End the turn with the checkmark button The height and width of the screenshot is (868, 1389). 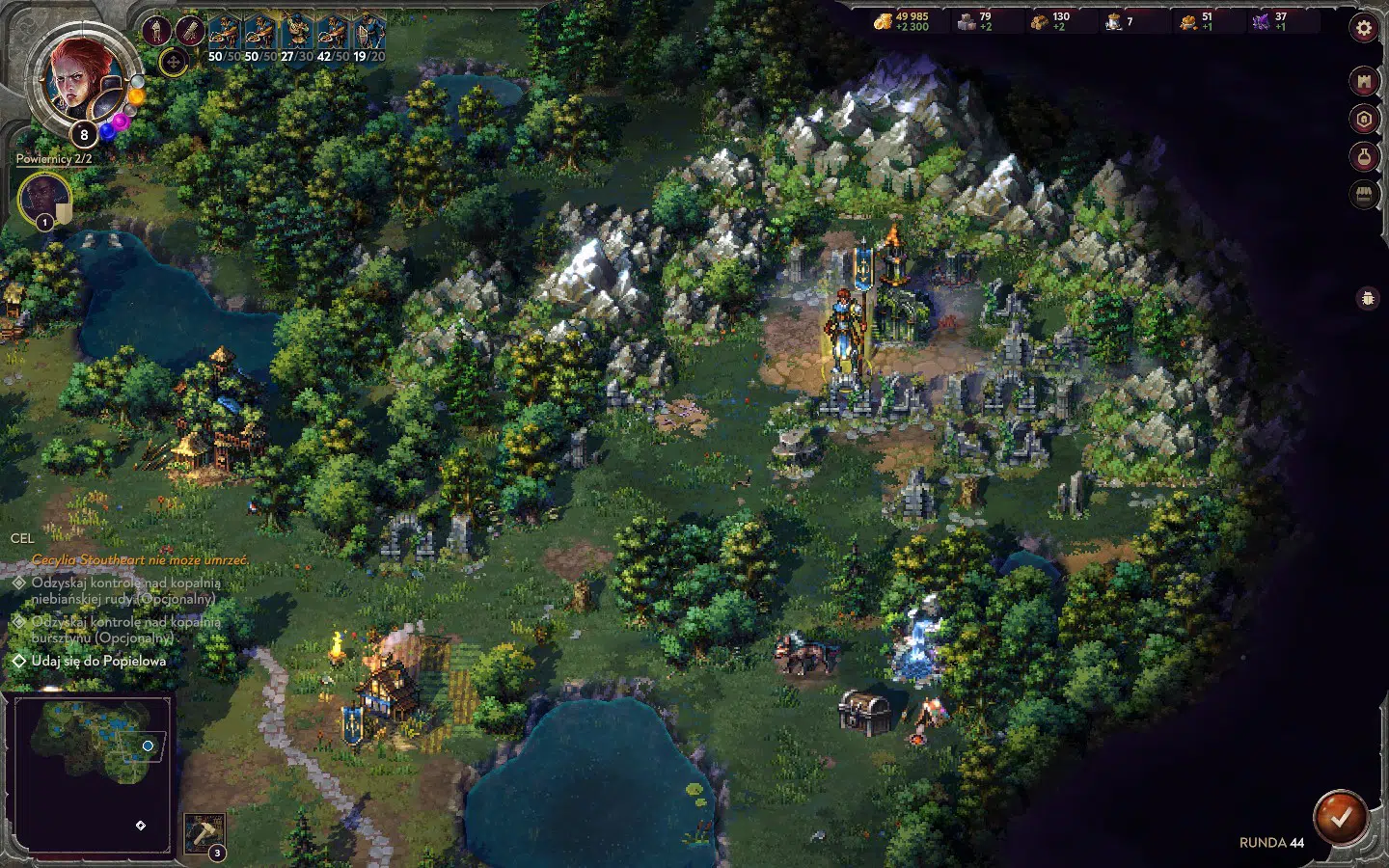pyautogui.click(x=1340, y=817)
